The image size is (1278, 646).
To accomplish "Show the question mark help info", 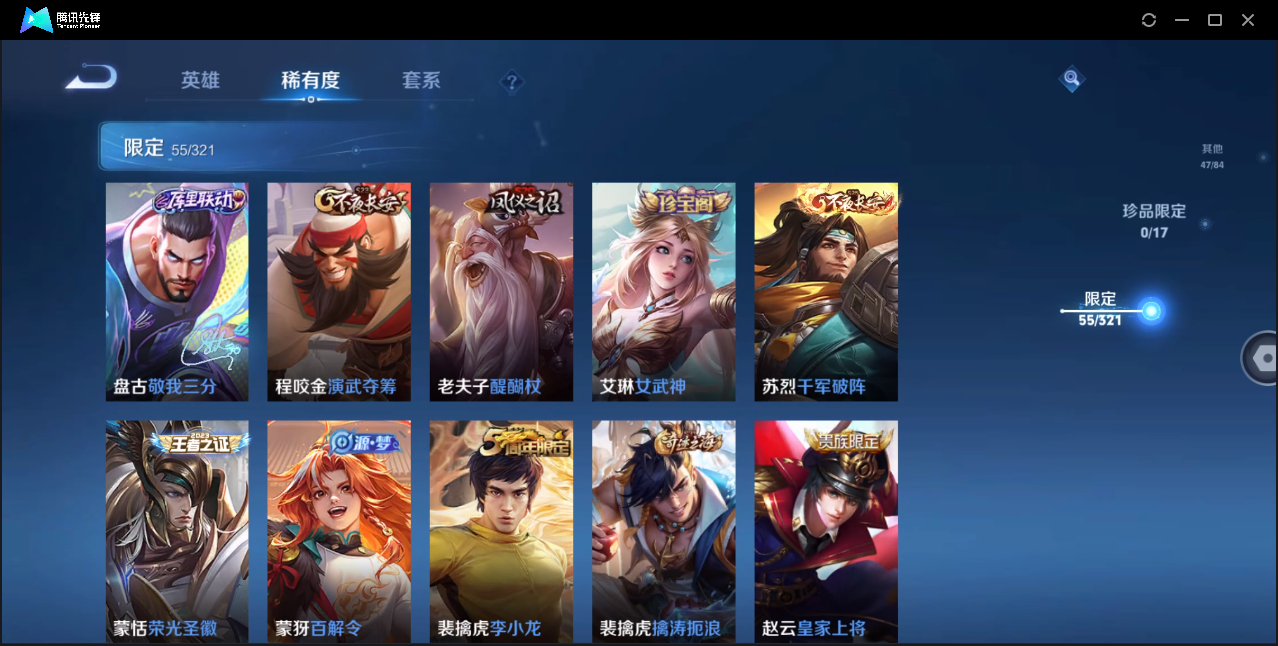I will tap(512, 82).
